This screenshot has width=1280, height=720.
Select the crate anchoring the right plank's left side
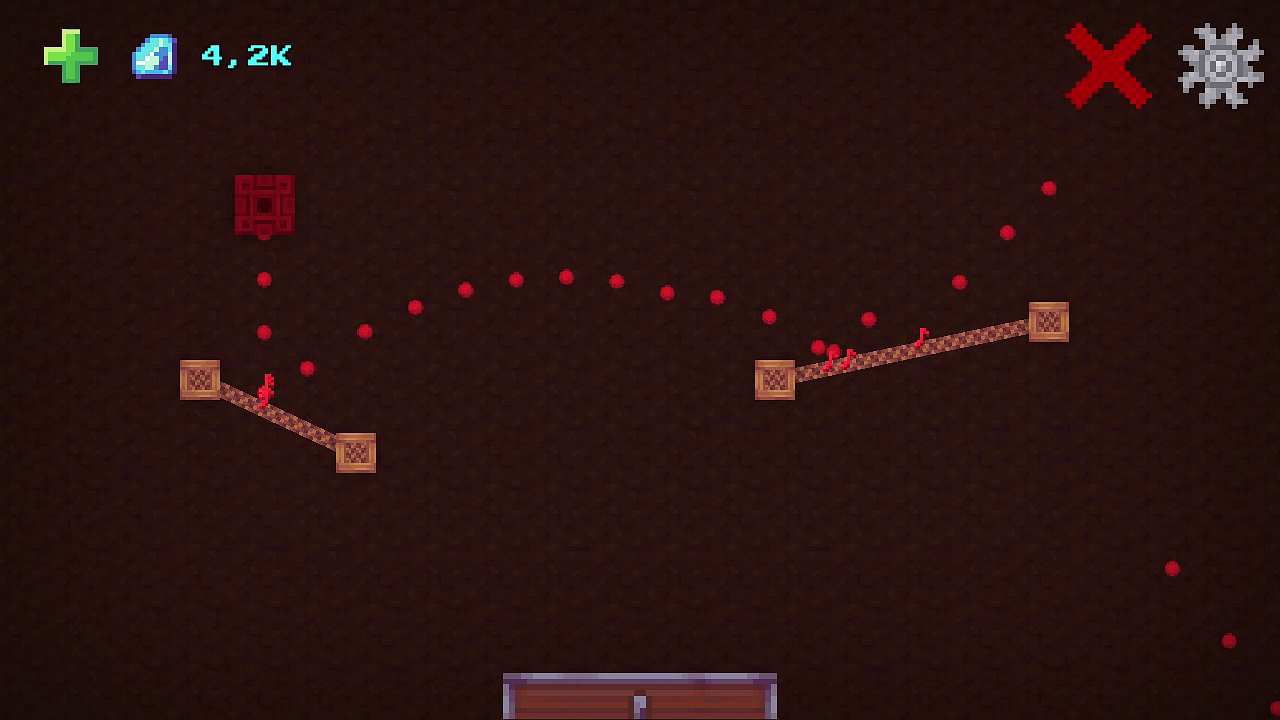(x=775, y=379)
